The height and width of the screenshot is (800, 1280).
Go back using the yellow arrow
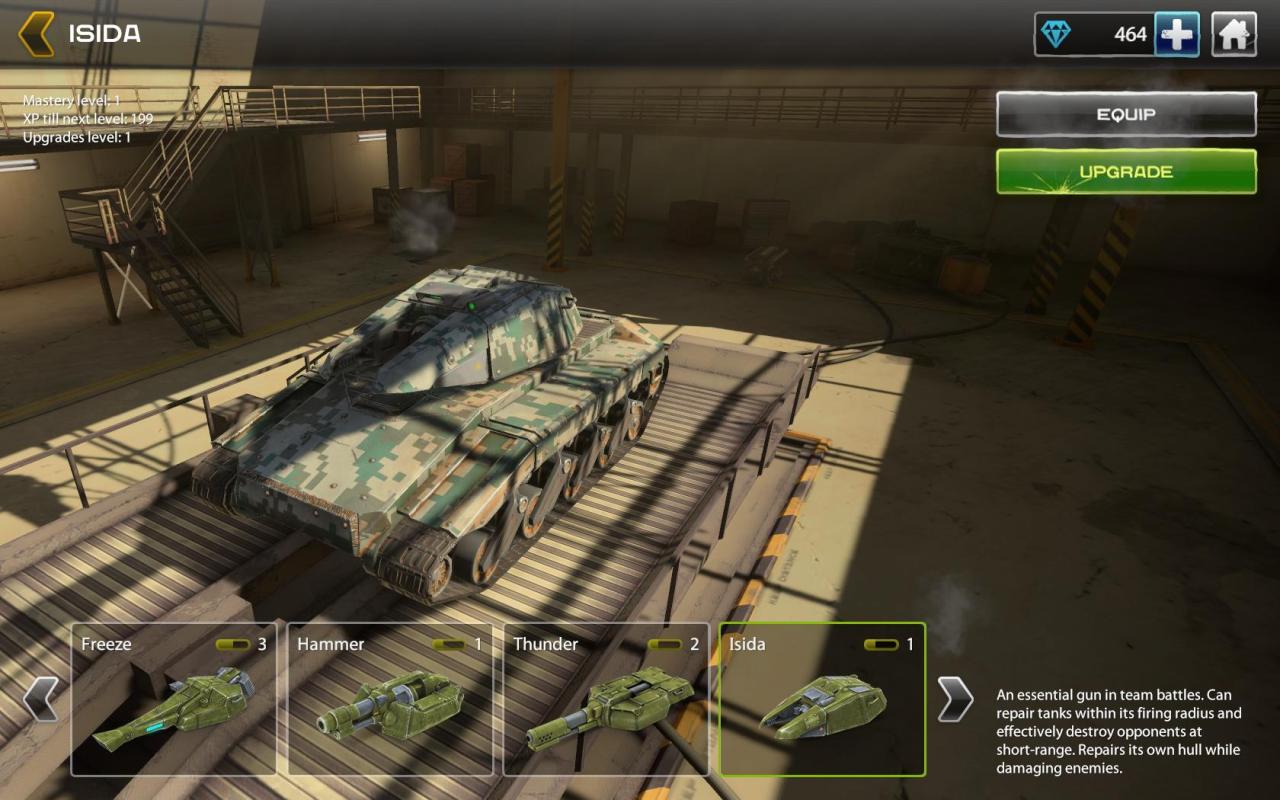pyautogui.click(x=36, y=34)
